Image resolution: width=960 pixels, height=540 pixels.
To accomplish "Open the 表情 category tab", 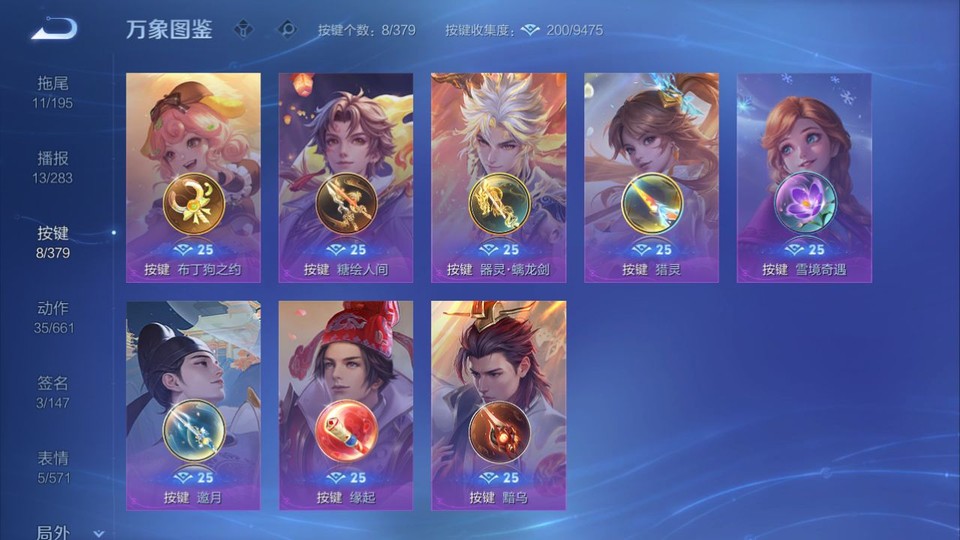I will pyautogui.click(x=53, y=466).
